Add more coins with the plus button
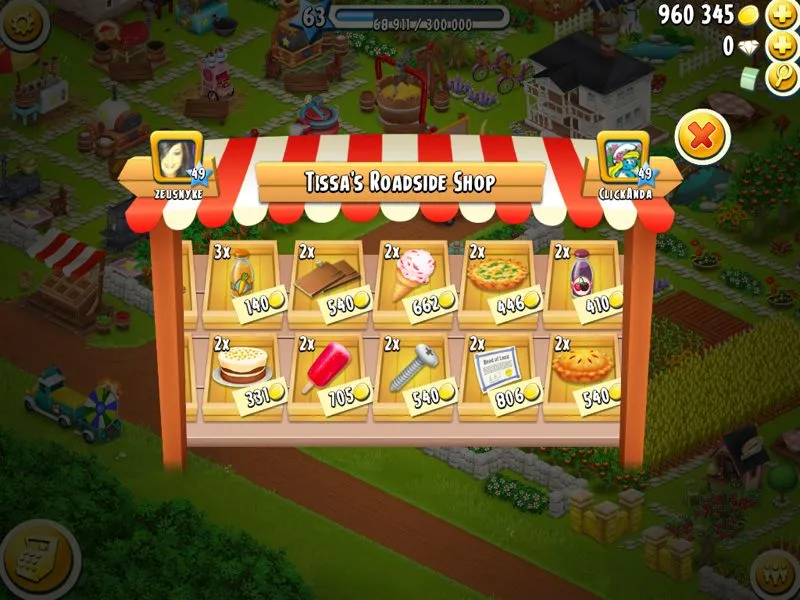 click(x=781, y=15)
